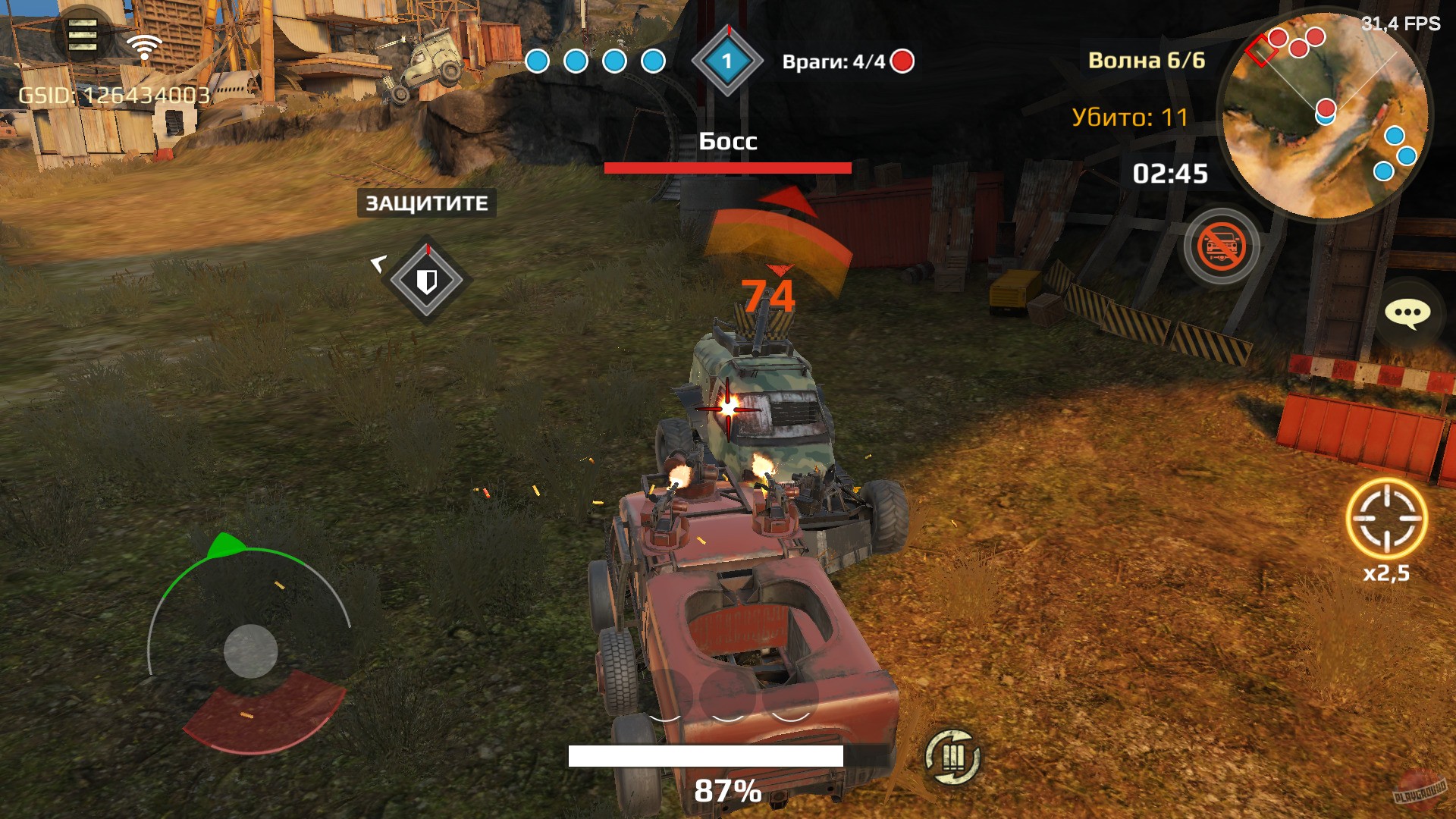
Task: Tap the white 87% durability bar
Action: (x=707, y=755)
